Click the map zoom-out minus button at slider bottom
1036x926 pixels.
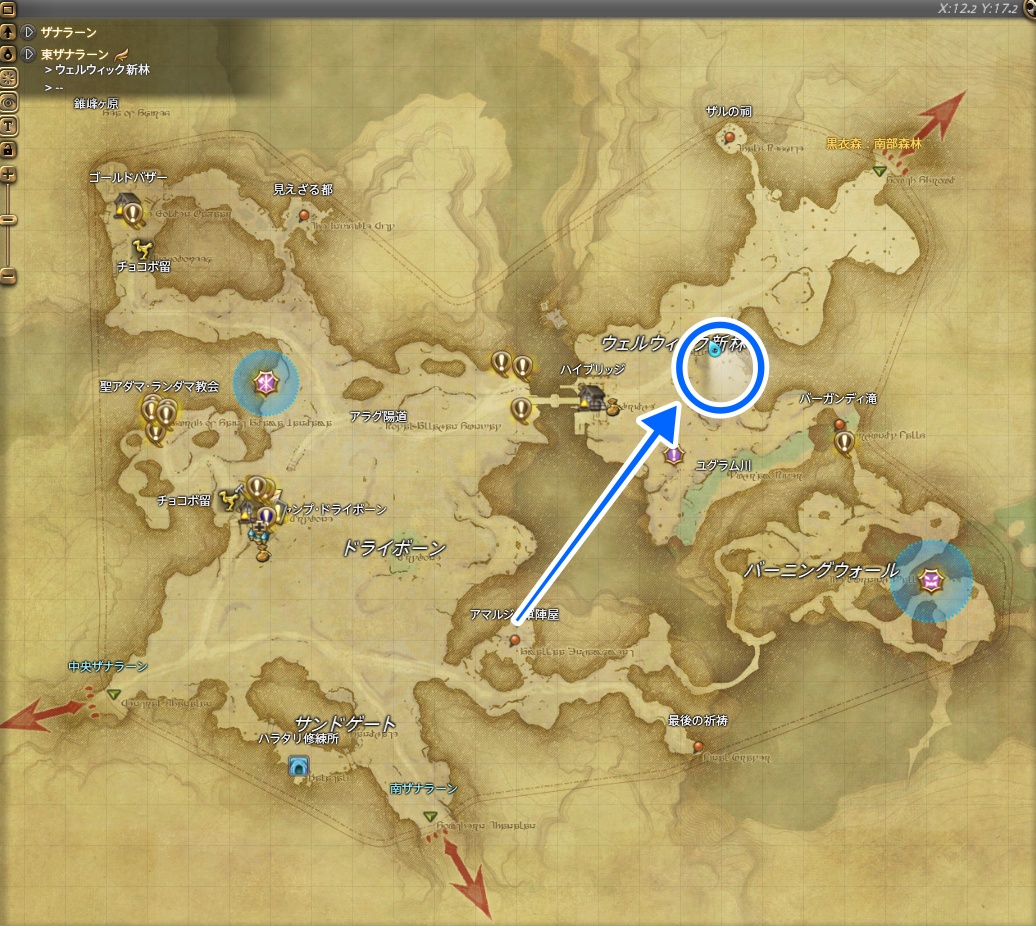pyautogui.click(x=8, y=276)
